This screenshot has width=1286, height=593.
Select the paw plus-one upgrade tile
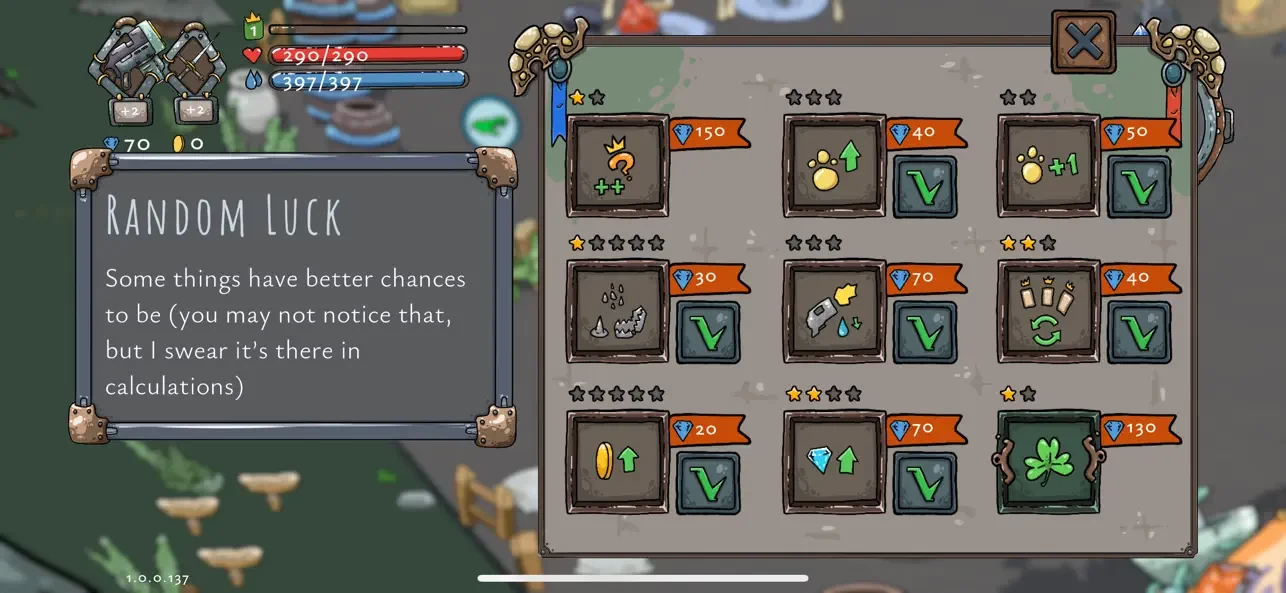(1048, 165)
